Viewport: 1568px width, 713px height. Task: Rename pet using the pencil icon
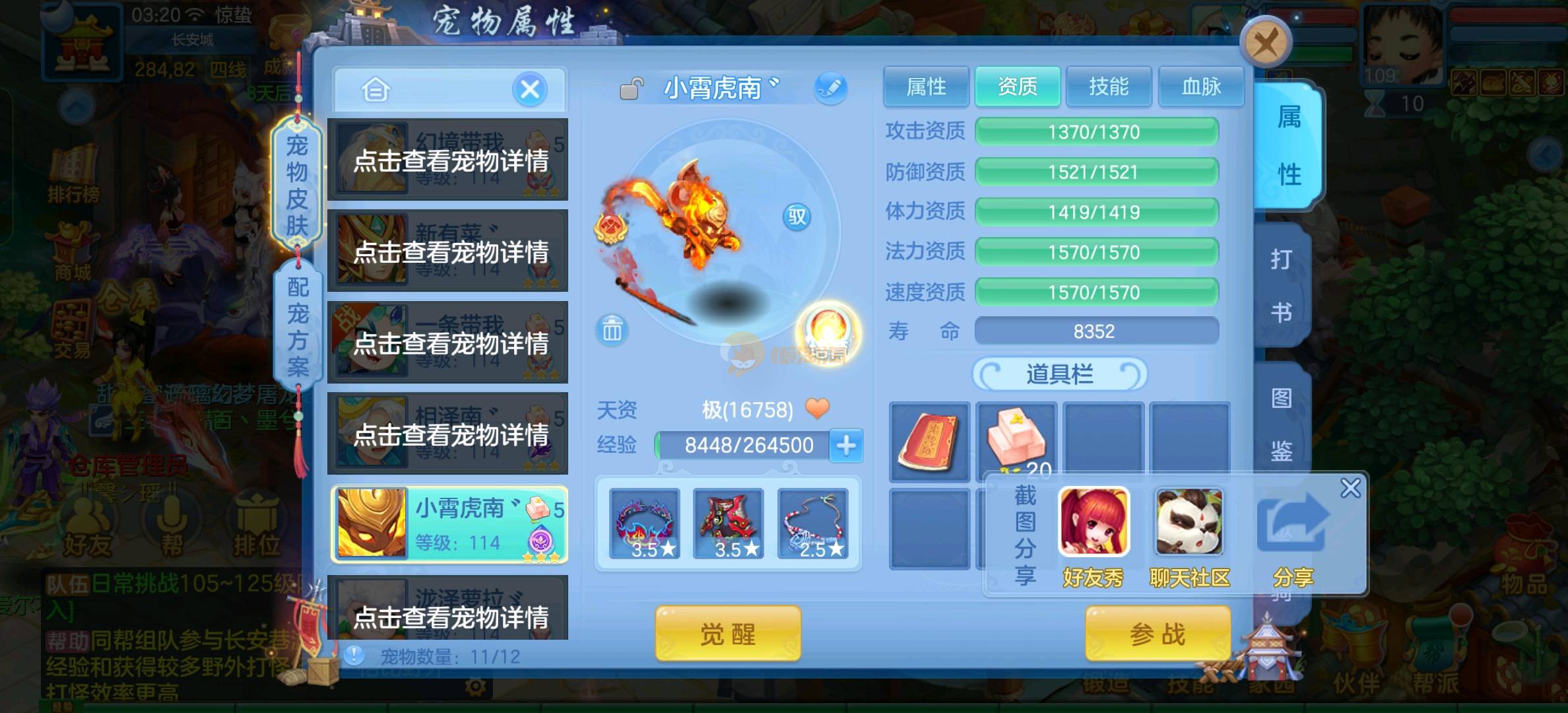tap(830, 88)
